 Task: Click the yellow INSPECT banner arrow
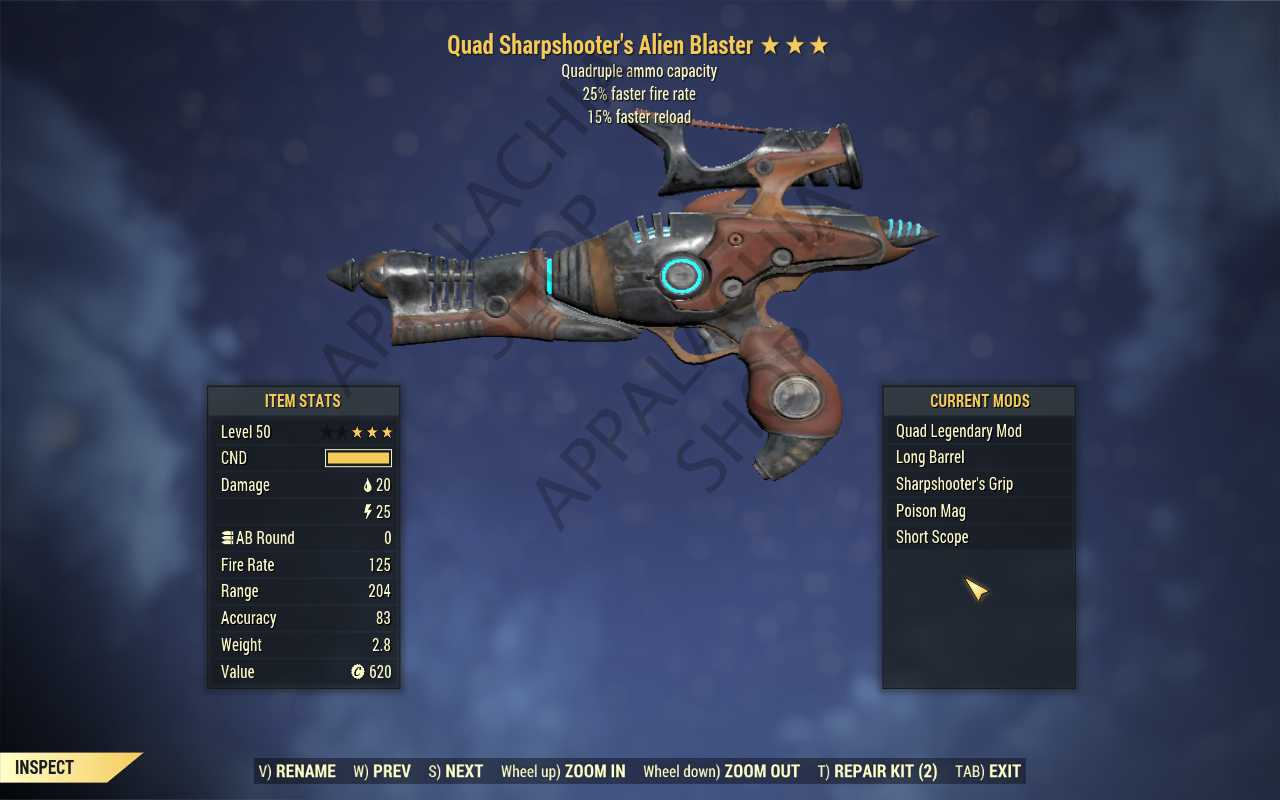60,767
